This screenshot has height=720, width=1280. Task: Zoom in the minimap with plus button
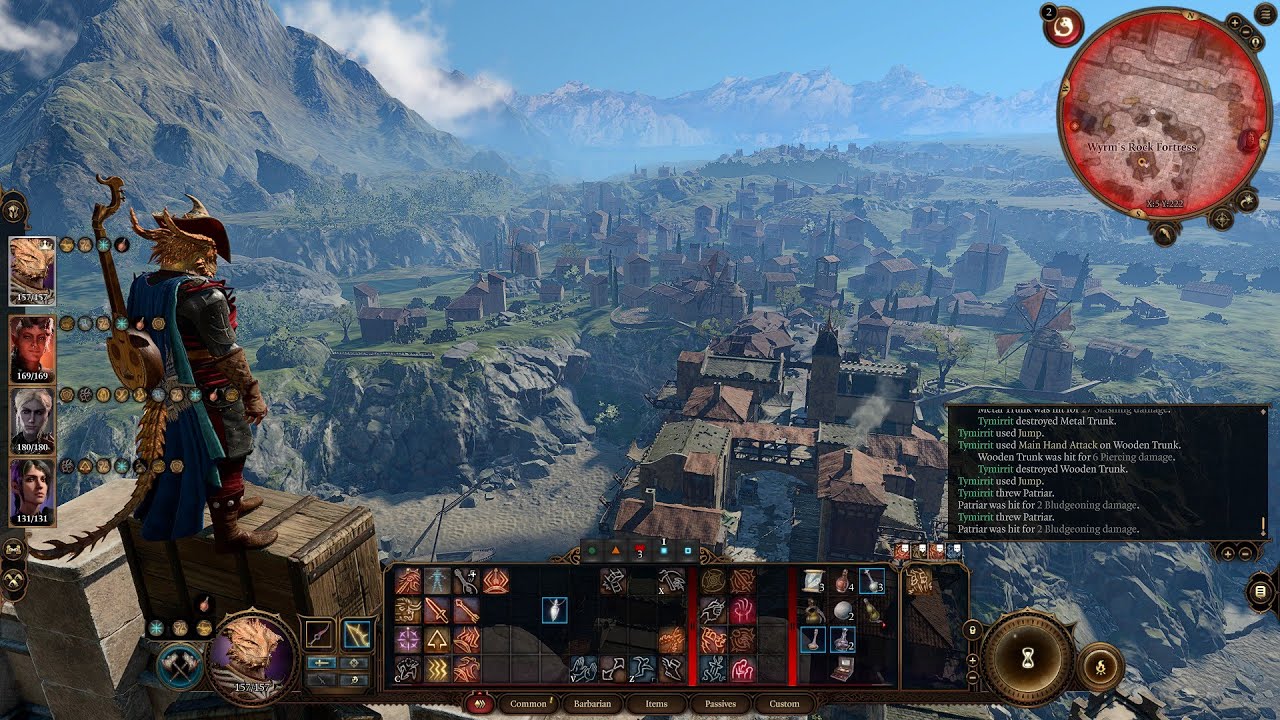click(x=1234, y=22)
